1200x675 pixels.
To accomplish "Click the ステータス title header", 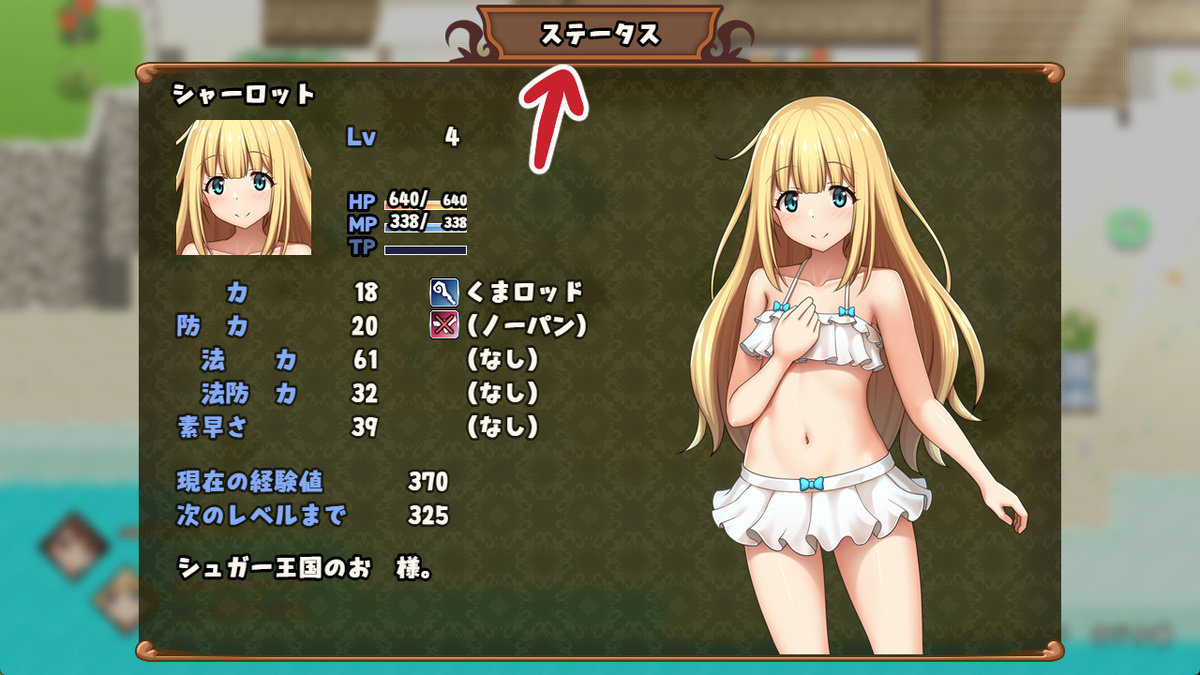I will [x=600, y=34].
